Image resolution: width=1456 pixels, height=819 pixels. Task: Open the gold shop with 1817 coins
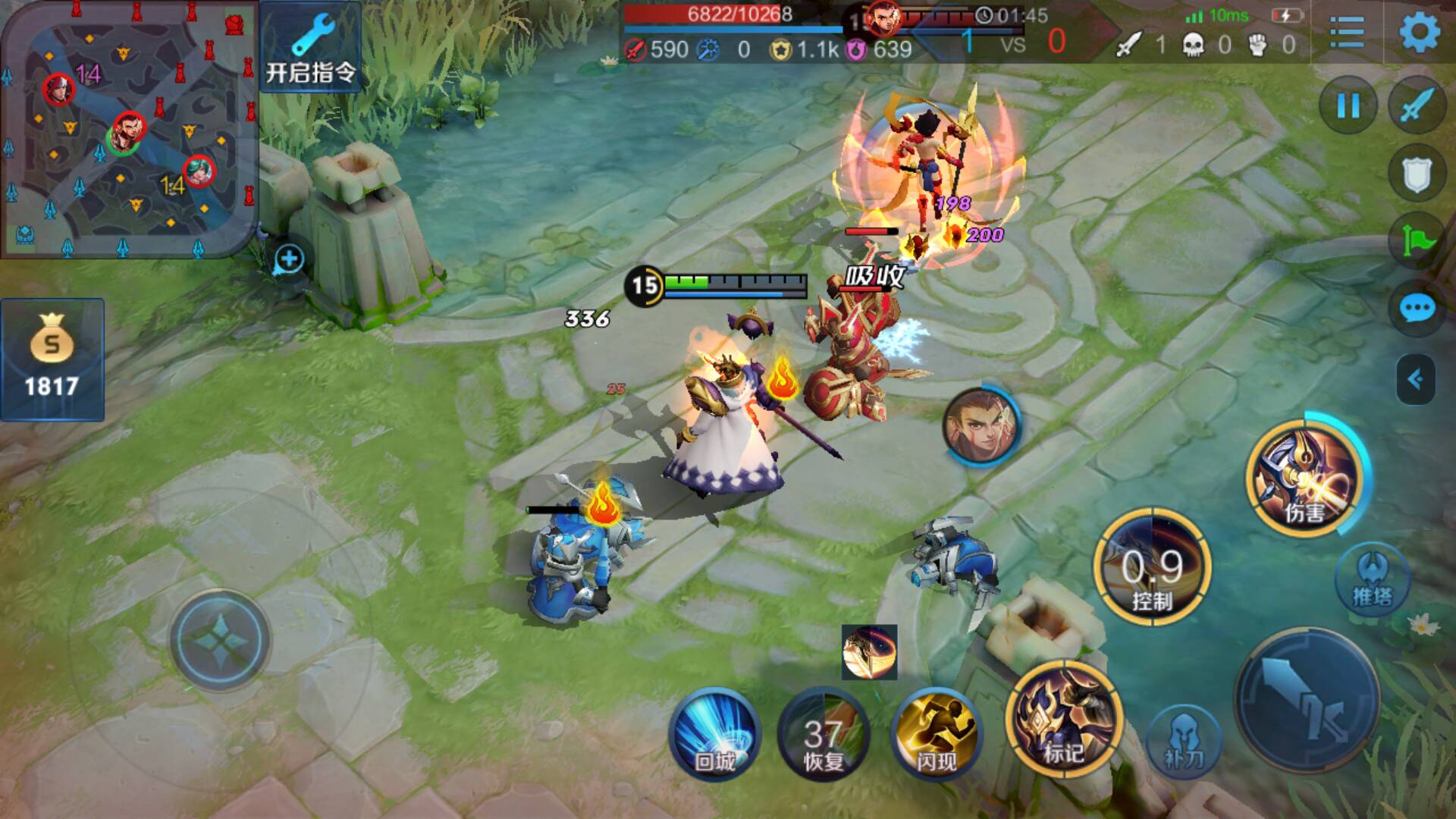[52, 360]
